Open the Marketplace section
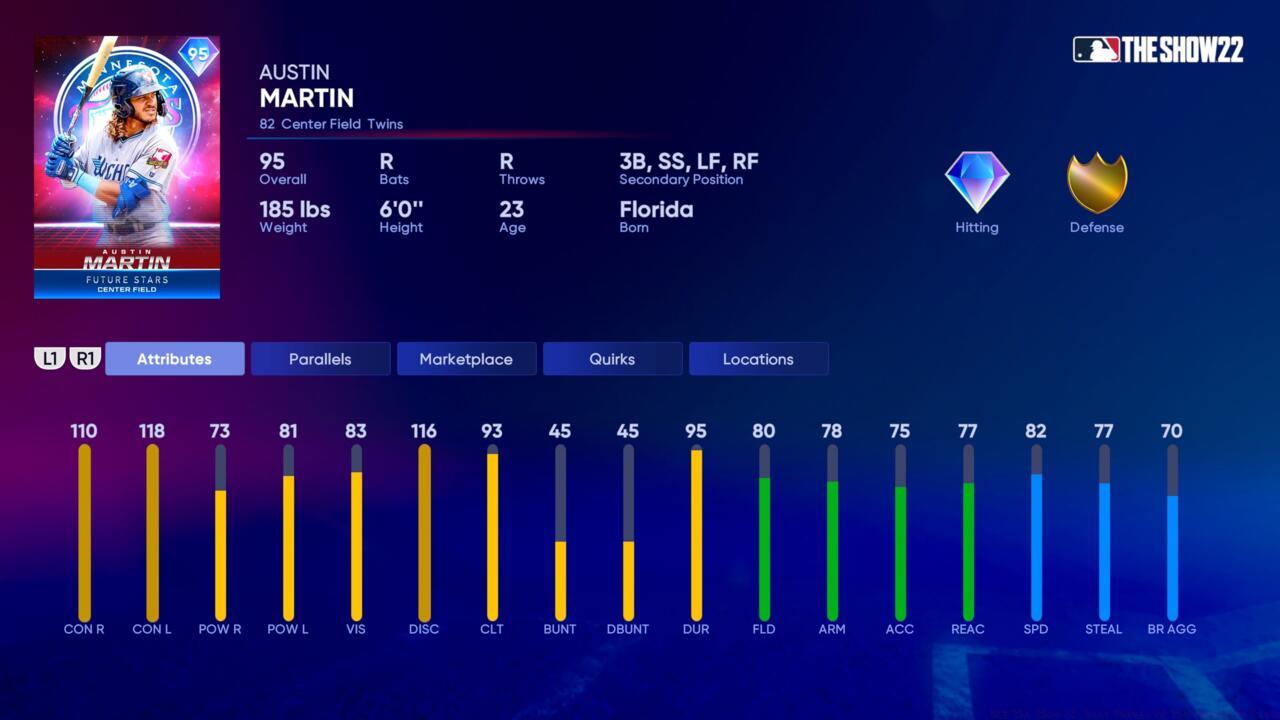The width and height of the screenshot is (1280, 720). (466, 358)
